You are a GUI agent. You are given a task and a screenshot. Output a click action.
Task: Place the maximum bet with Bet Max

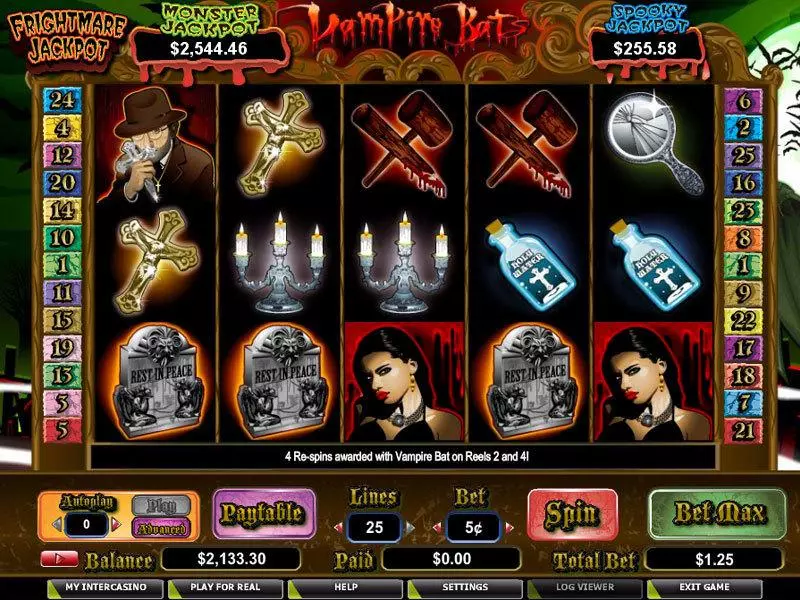click(x=708, y=514)
